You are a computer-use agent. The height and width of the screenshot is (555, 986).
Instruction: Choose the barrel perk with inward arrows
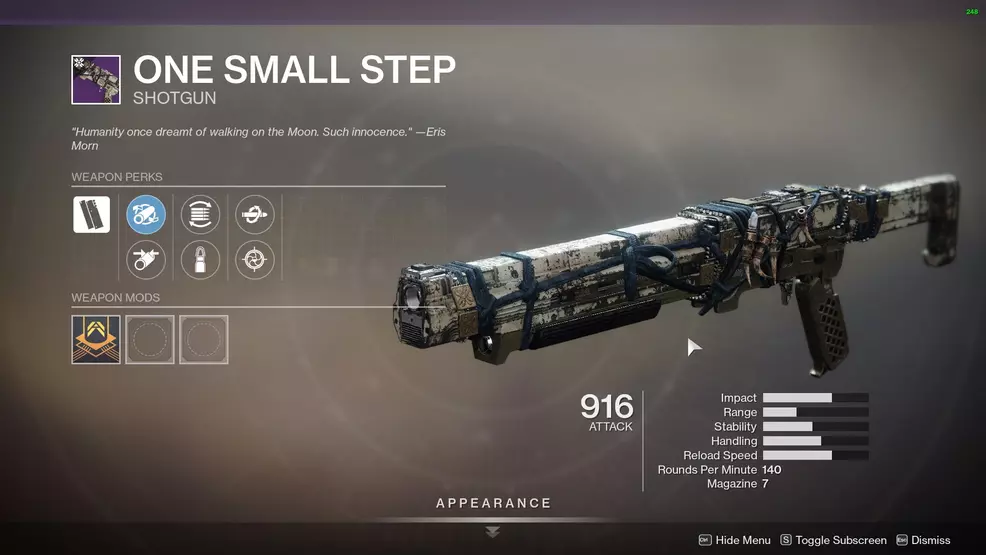coord(146,260)
